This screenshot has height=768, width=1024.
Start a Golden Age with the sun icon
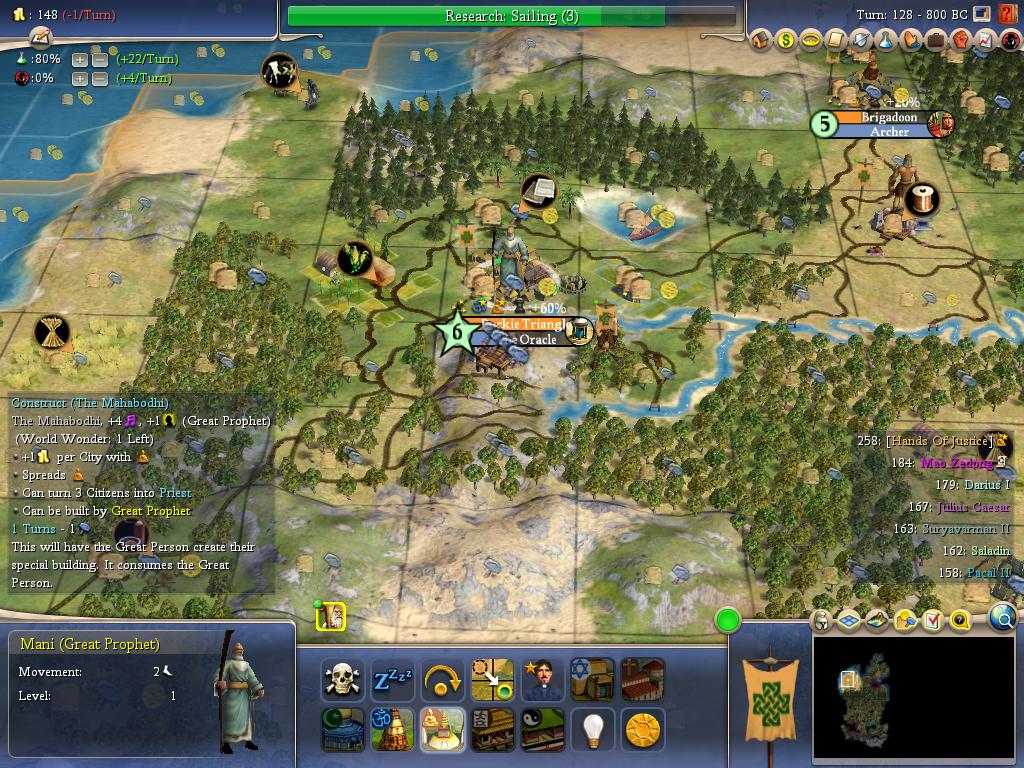tap(642, 730)
